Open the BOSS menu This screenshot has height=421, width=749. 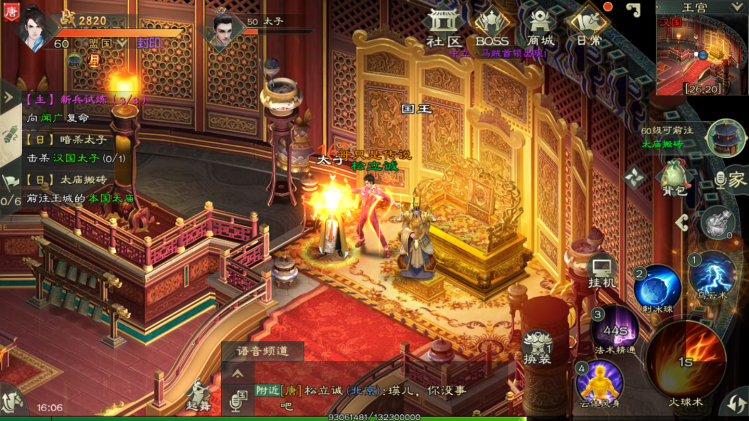click(x=491, y=27)
